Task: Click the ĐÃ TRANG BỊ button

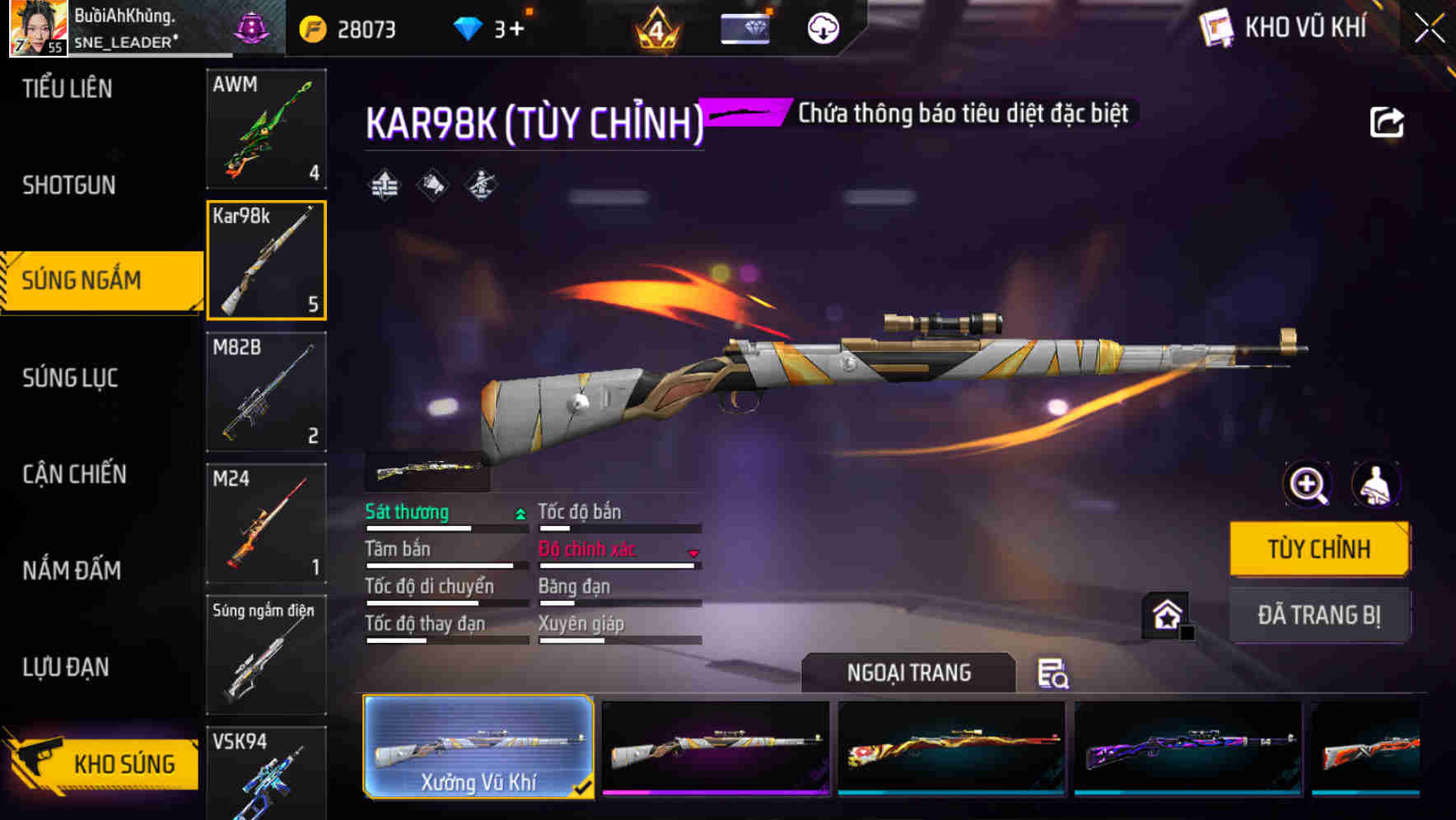Action: 1318,614
